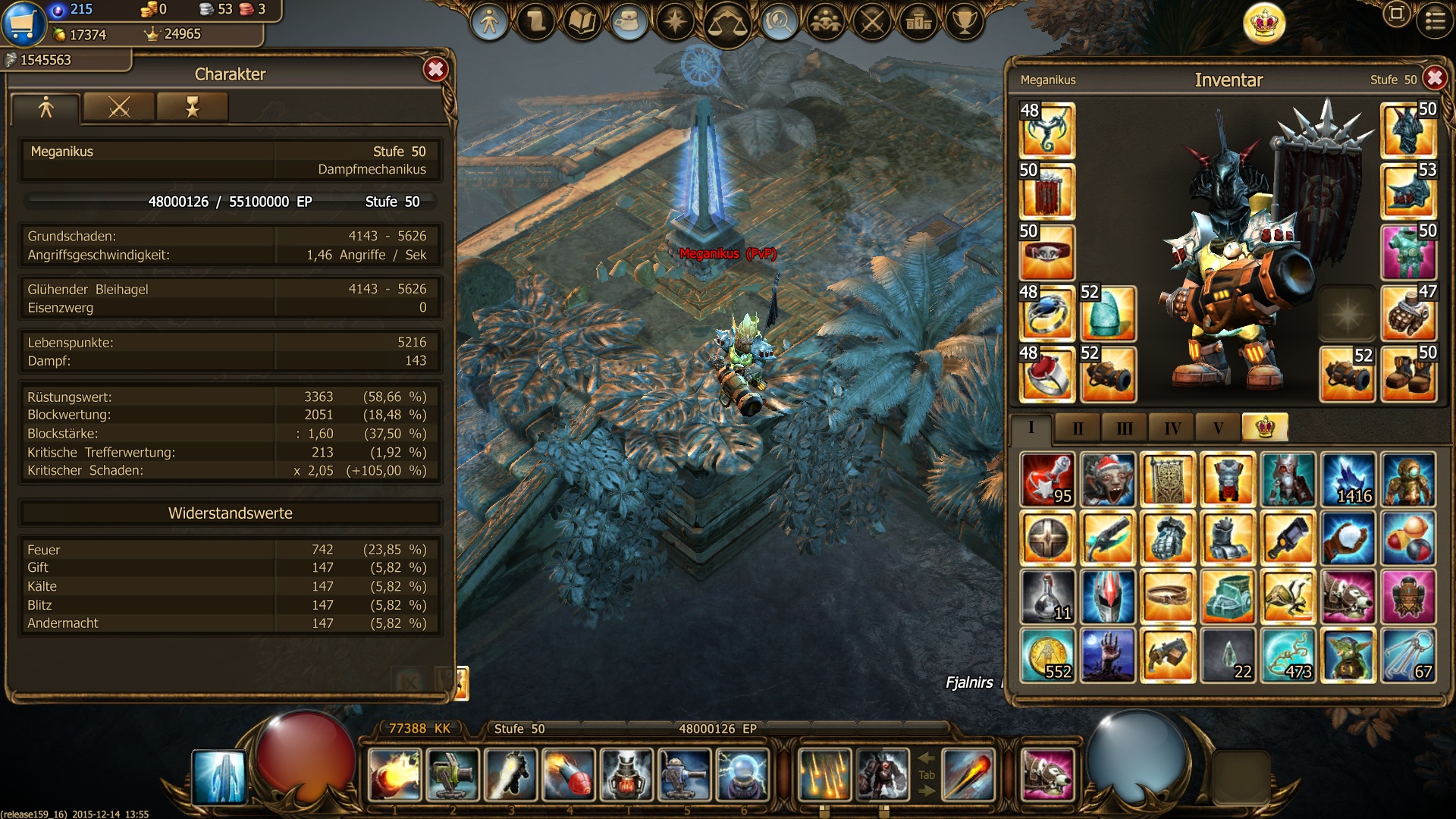Viewport: 1456px width, 819px height.
Task: Close the Charakter window
Action: [435, 71]
